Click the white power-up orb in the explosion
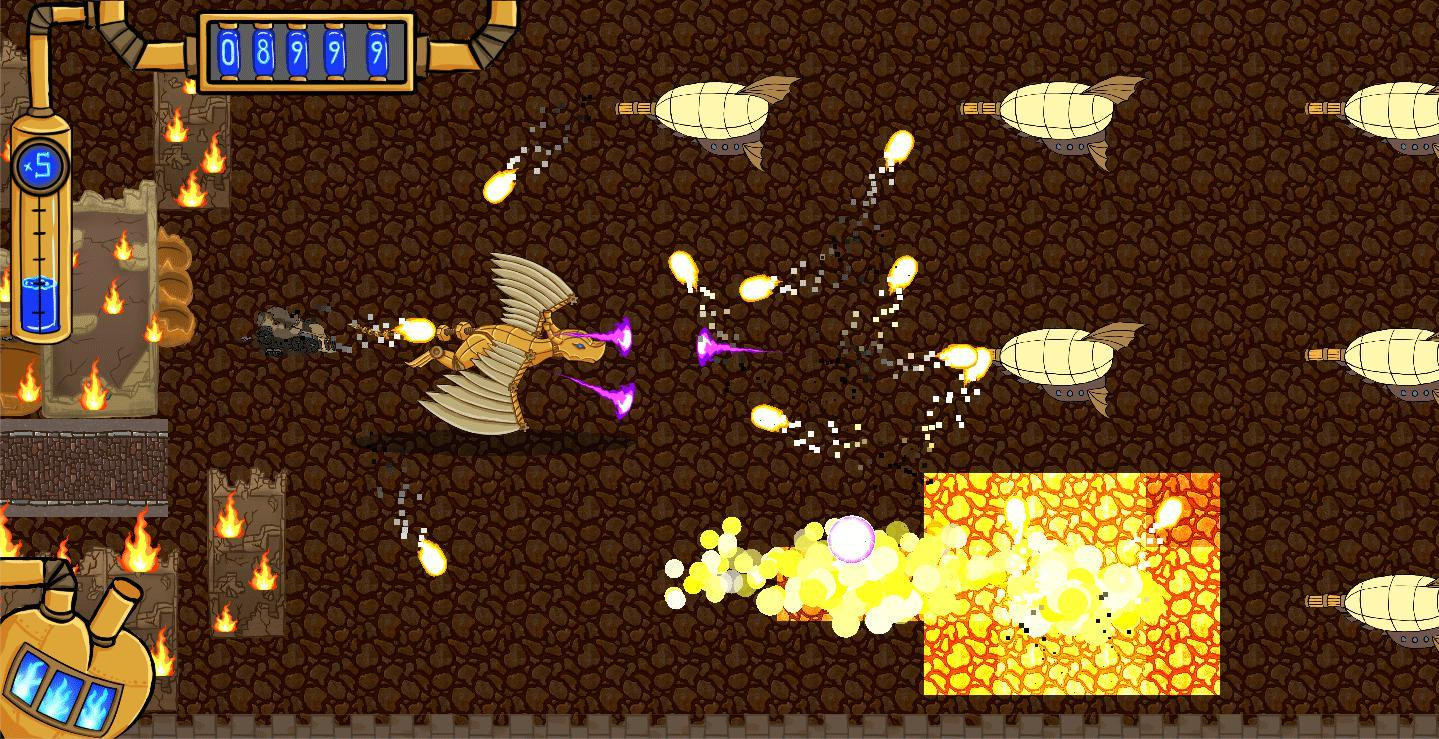1439x739 pixels. 851,537
